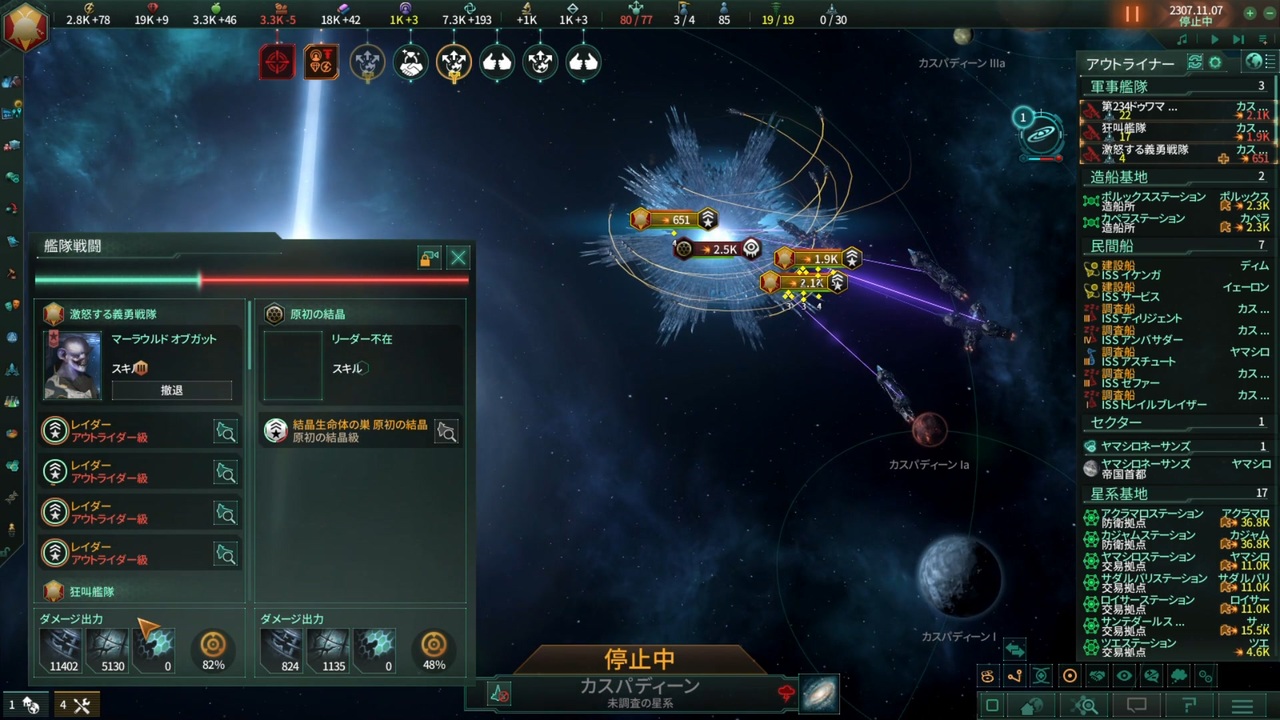Click the fleet combat health progress bar
Screen dimensions: 1280x720
tap(250, 279)
